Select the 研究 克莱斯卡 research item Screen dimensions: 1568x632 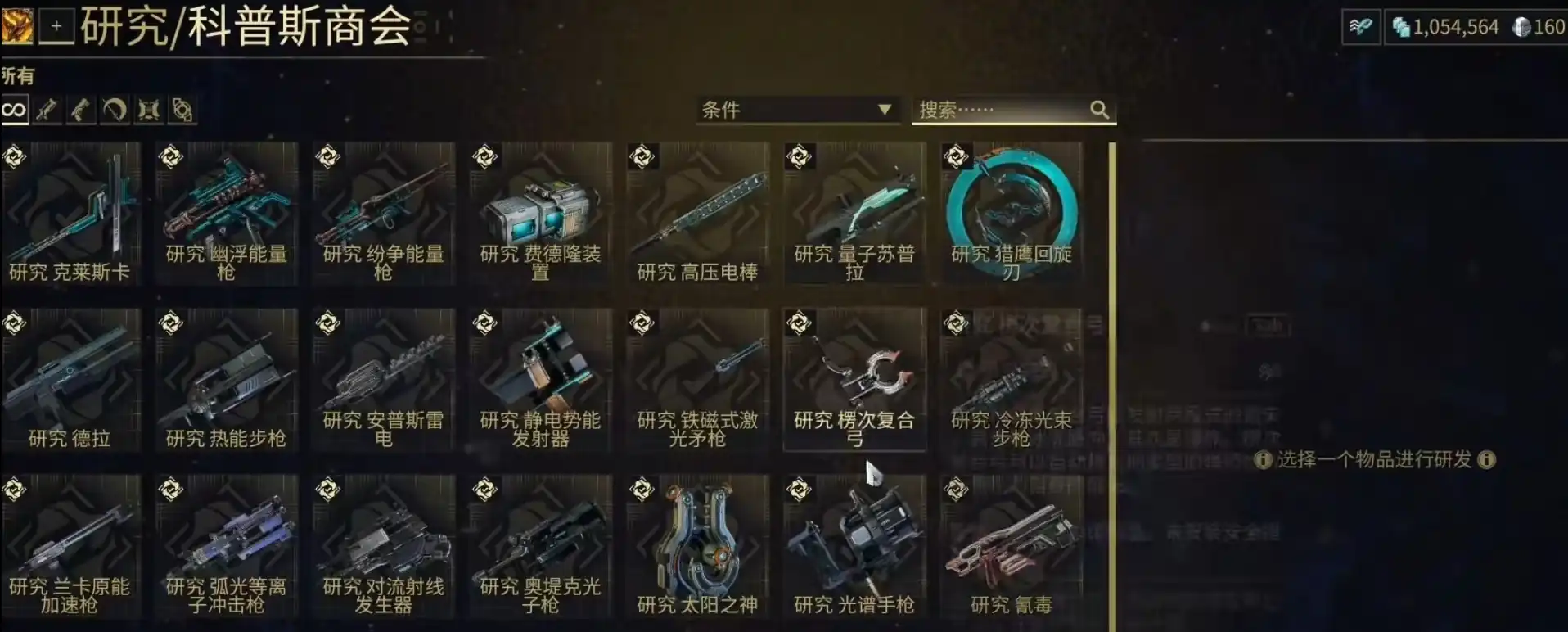click(70, 214)
